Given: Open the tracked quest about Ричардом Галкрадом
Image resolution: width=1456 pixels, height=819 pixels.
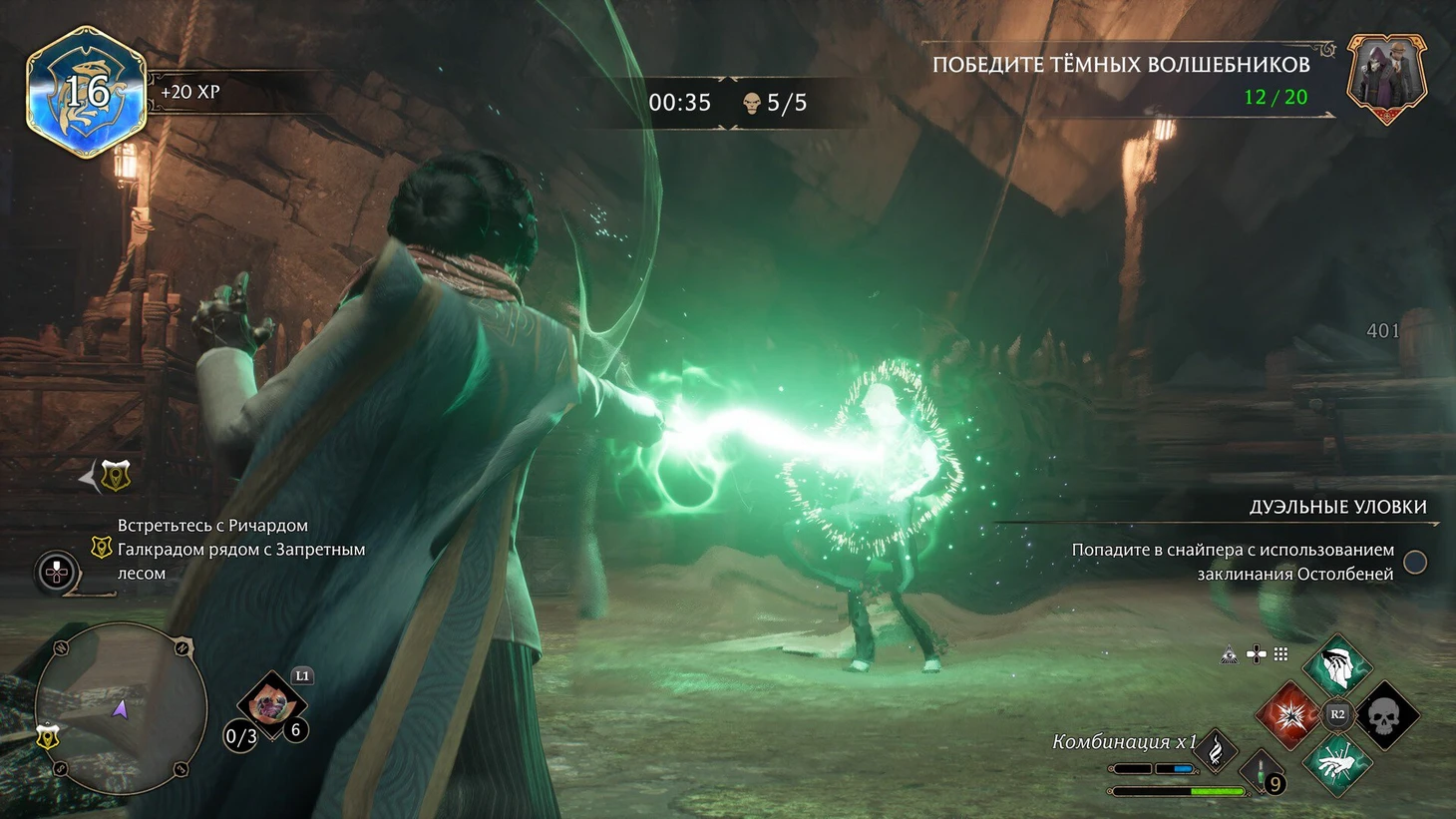Looking at the screenshot, I should tap(239, 549).
